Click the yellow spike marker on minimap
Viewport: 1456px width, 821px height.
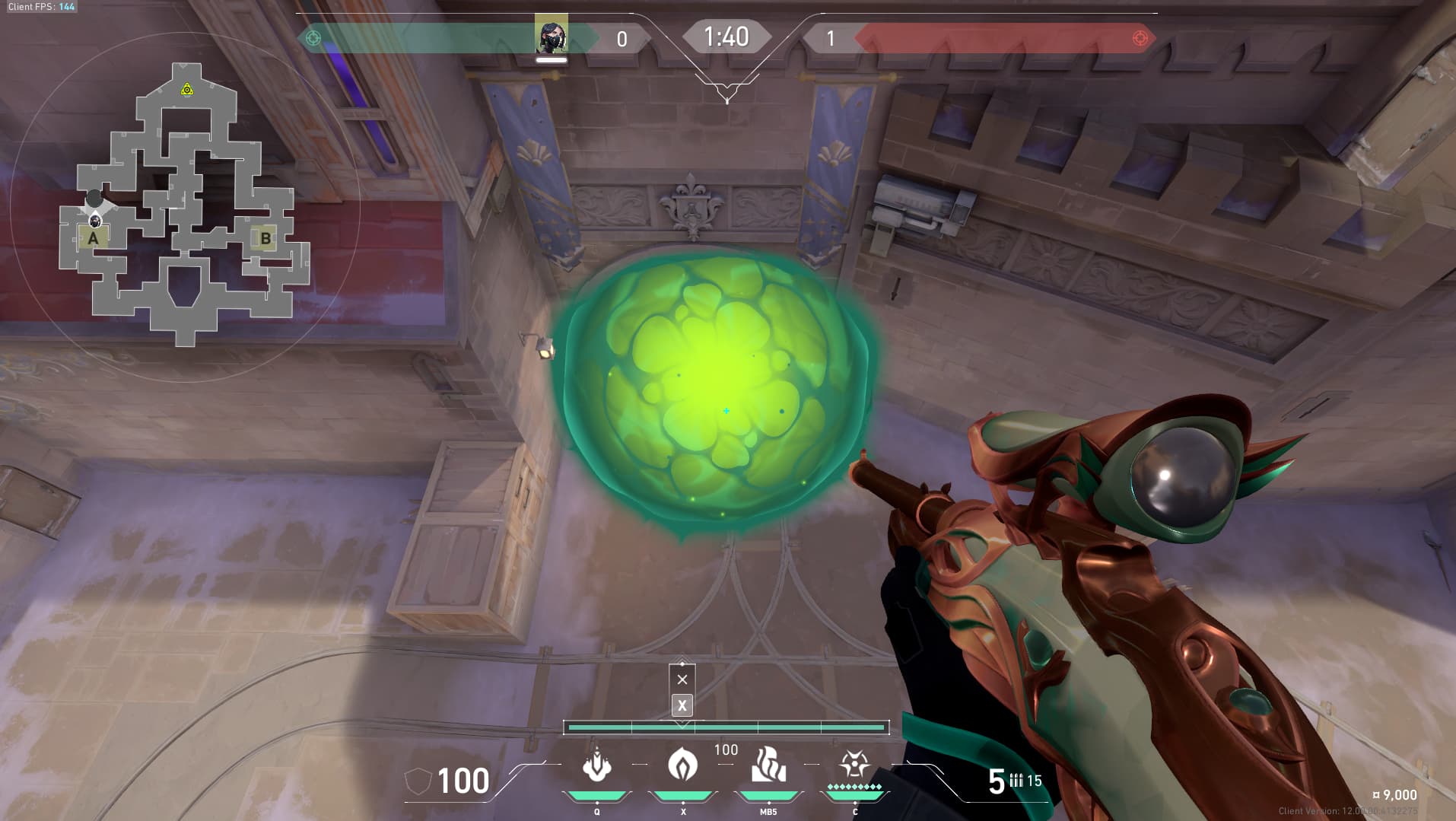[x=187, y=91]
